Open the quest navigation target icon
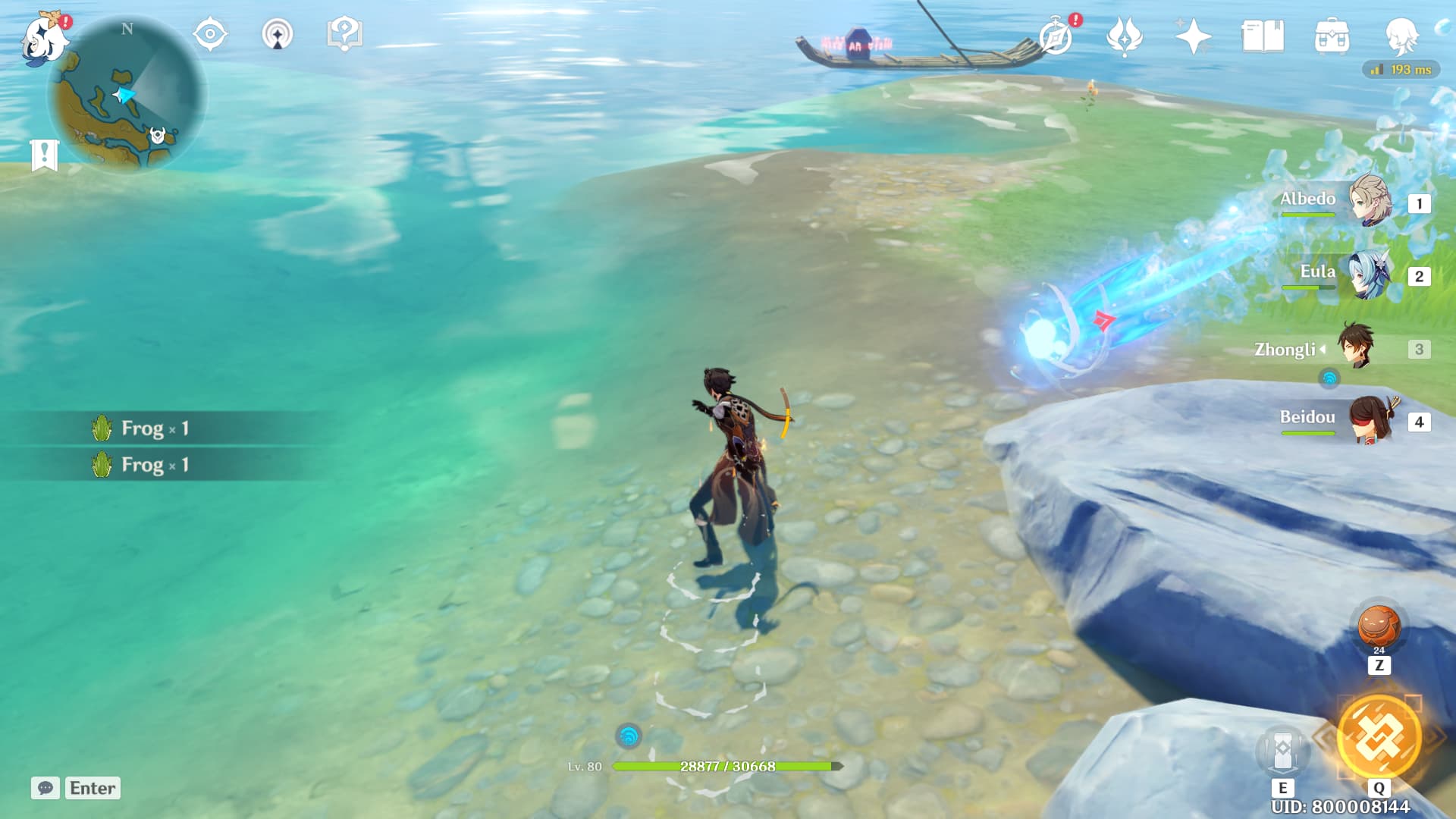 (x=210, y=34)
